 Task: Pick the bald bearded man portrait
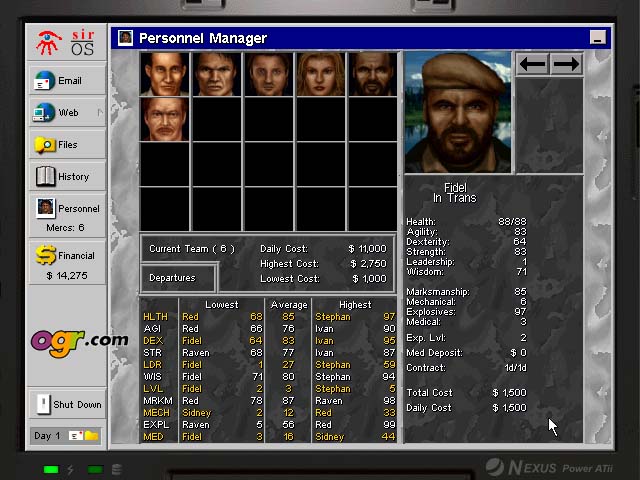coord(373,74)
